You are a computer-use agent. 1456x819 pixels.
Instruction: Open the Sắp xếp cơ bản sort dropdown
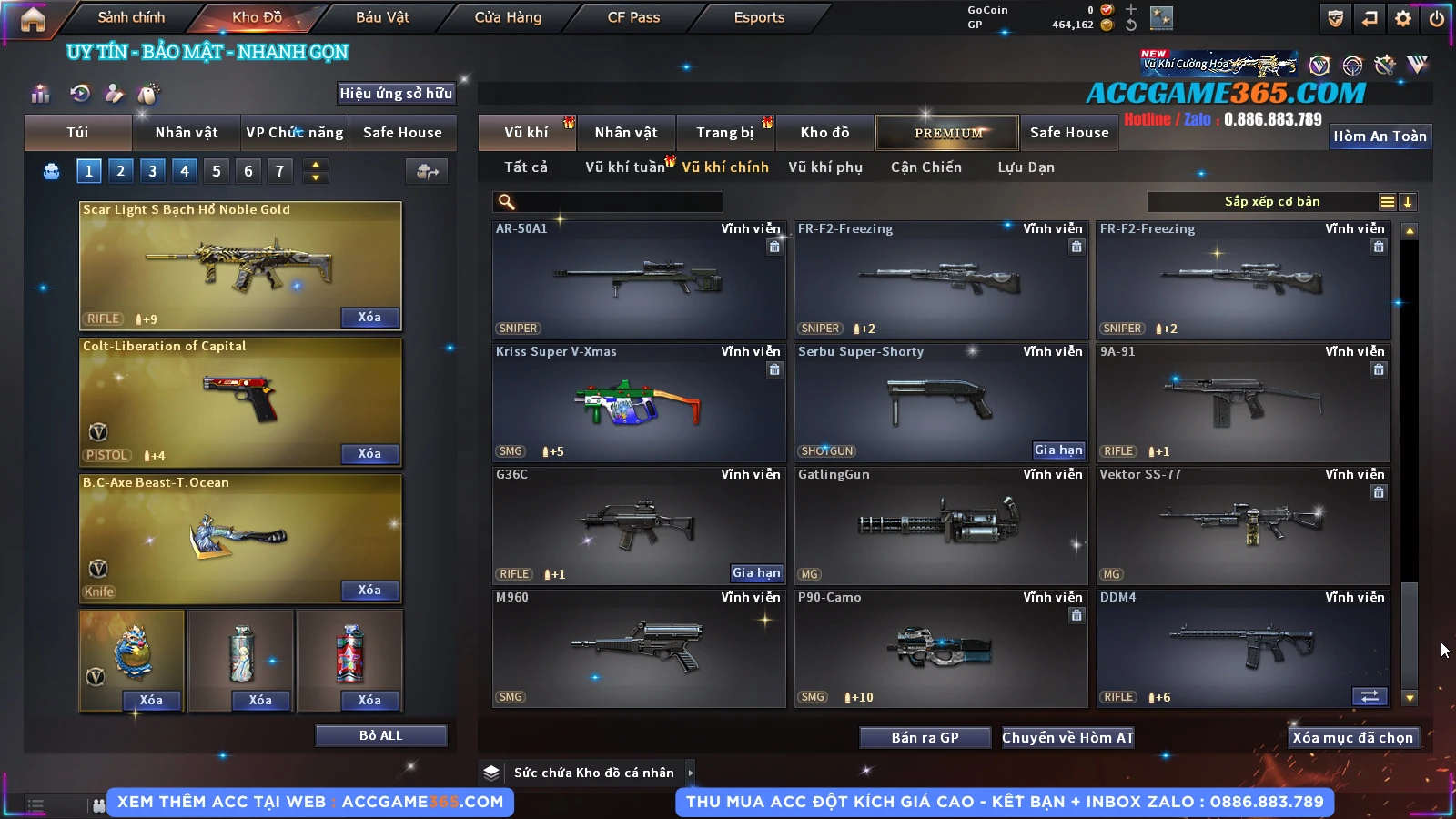tap(1271, 202)
